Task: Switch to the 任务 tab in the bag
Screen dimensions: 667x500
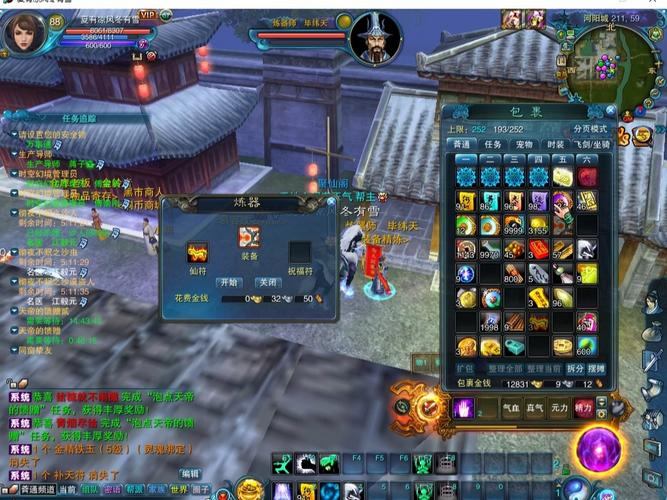Action: coord(493,144)
